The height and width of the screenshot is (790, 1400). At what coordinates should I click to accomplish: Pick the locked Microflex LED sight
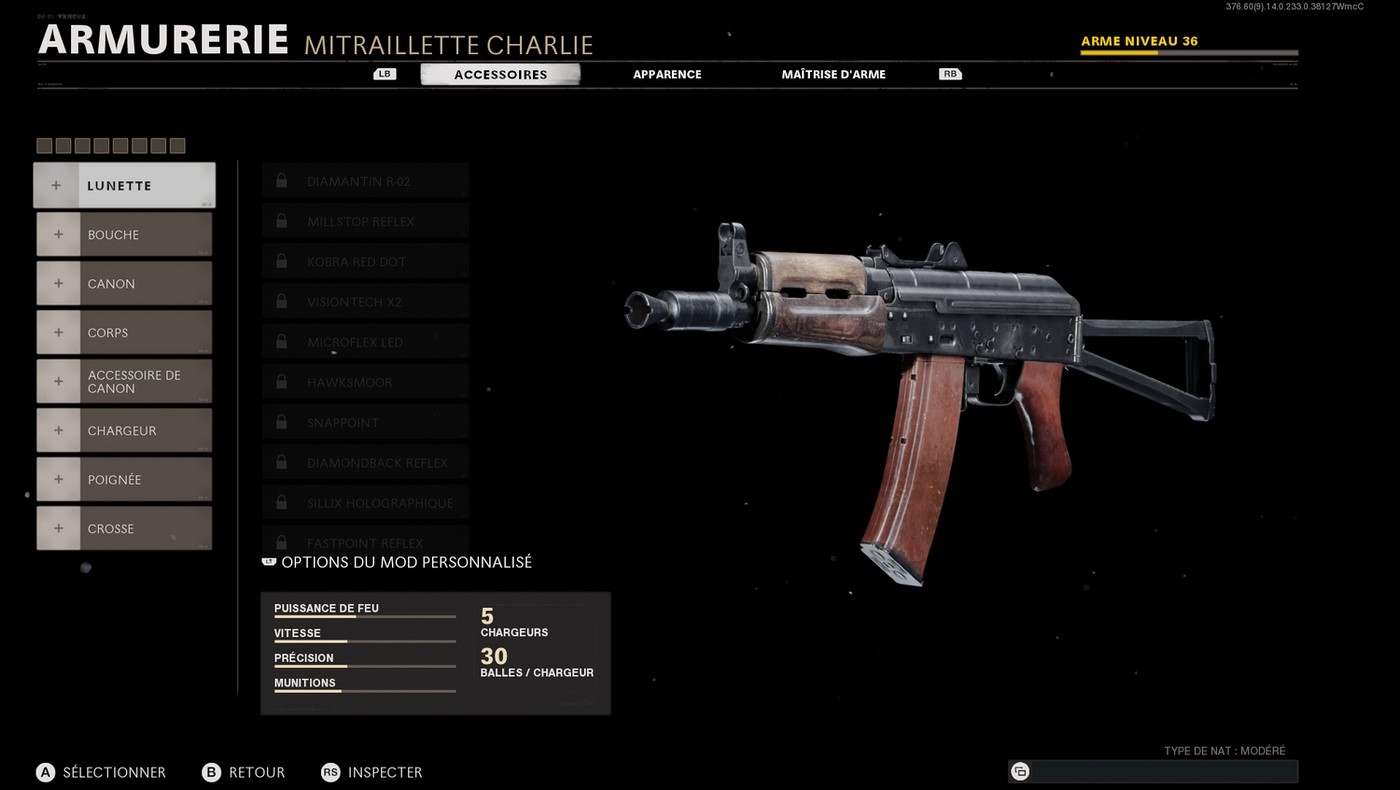pos(365,342)
